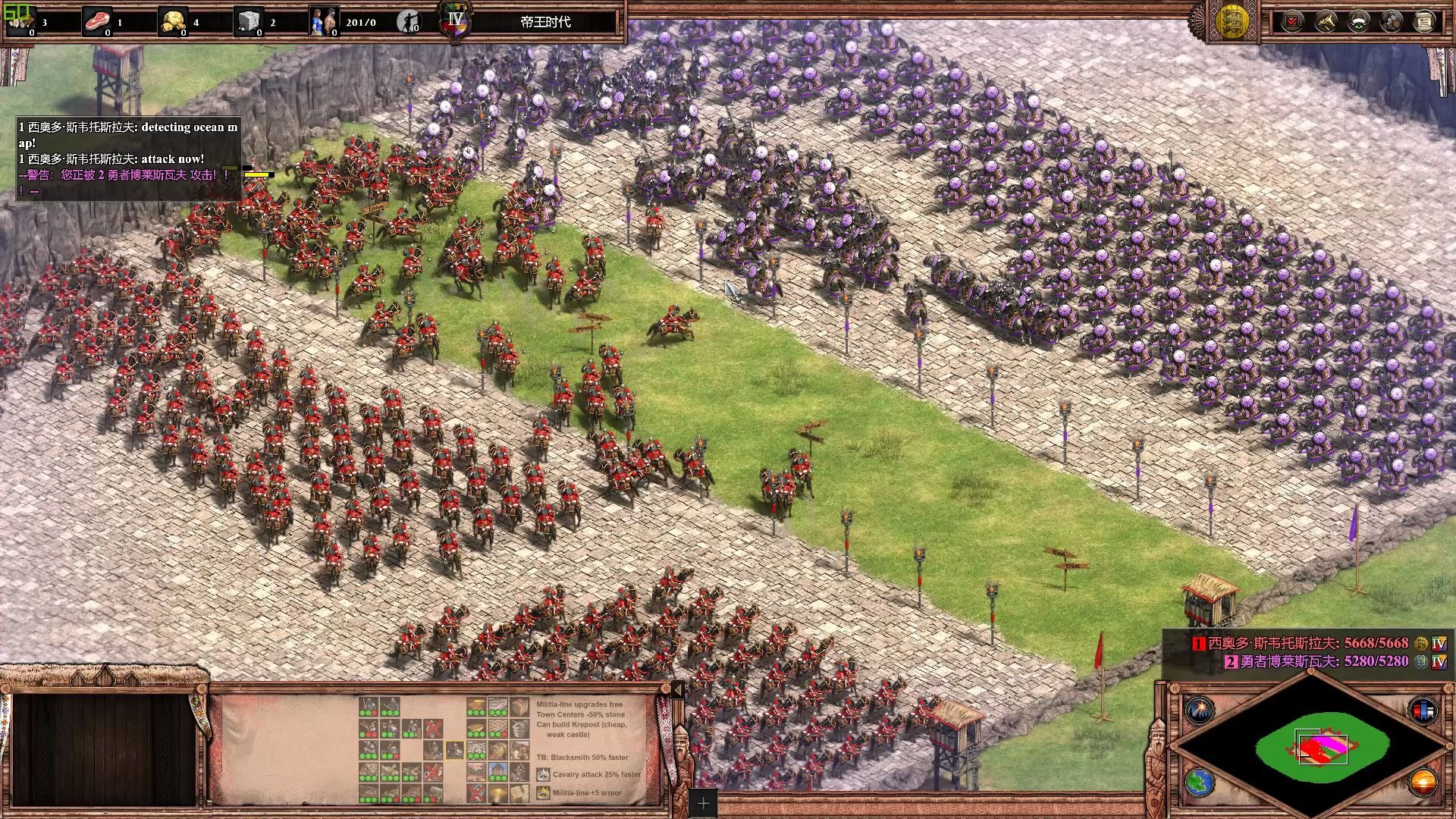Click the gold resource icon
The width and height of the screenshot is (1456, 819).
[173, 21]
